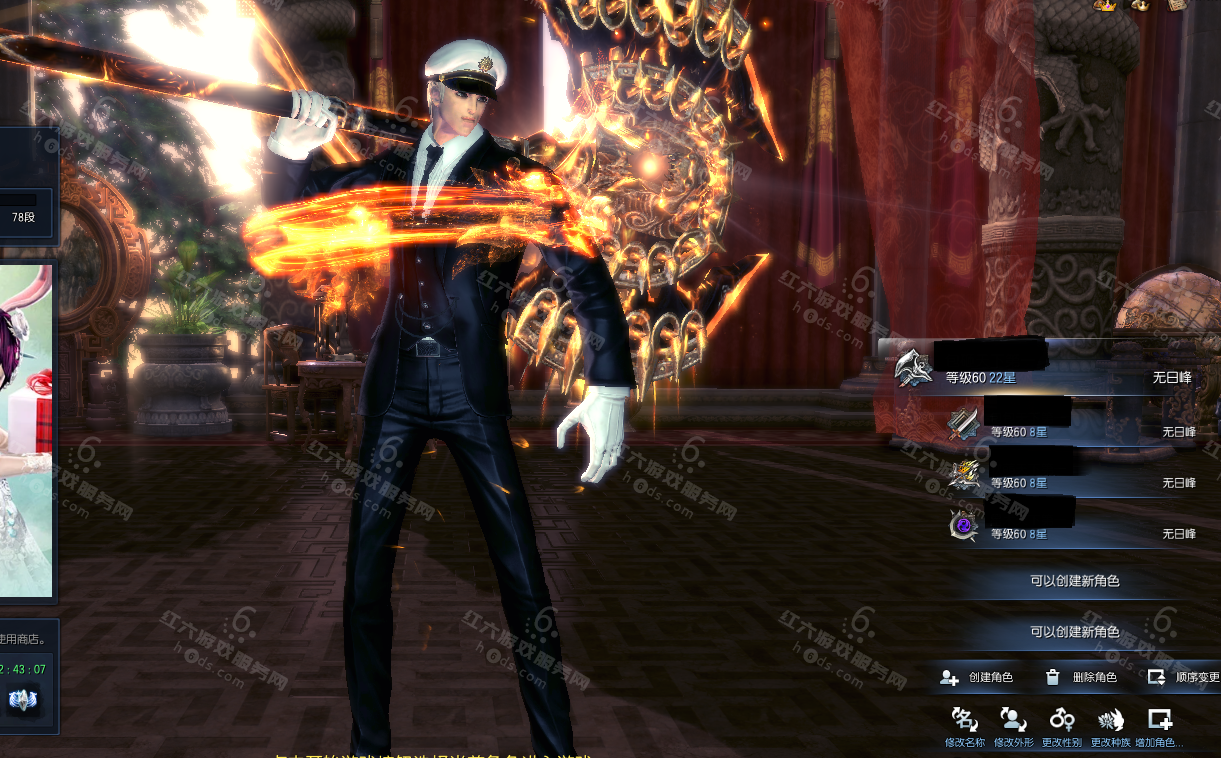1221x758 pixels.
Task: Select the character with the purple orb class icon
Action: (1070, 526)
